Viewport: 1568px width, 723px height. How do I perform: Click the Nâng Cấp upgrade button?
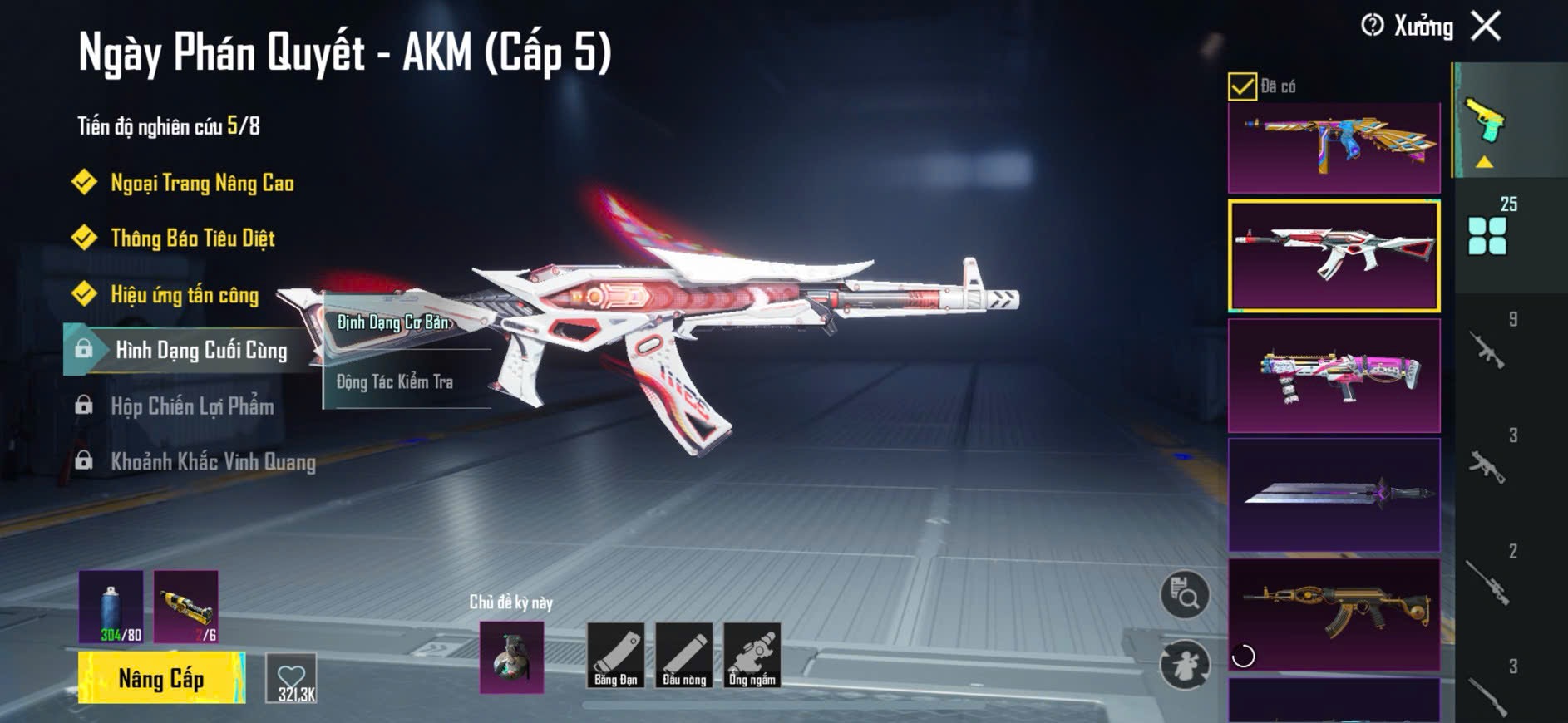click(161, 678)
